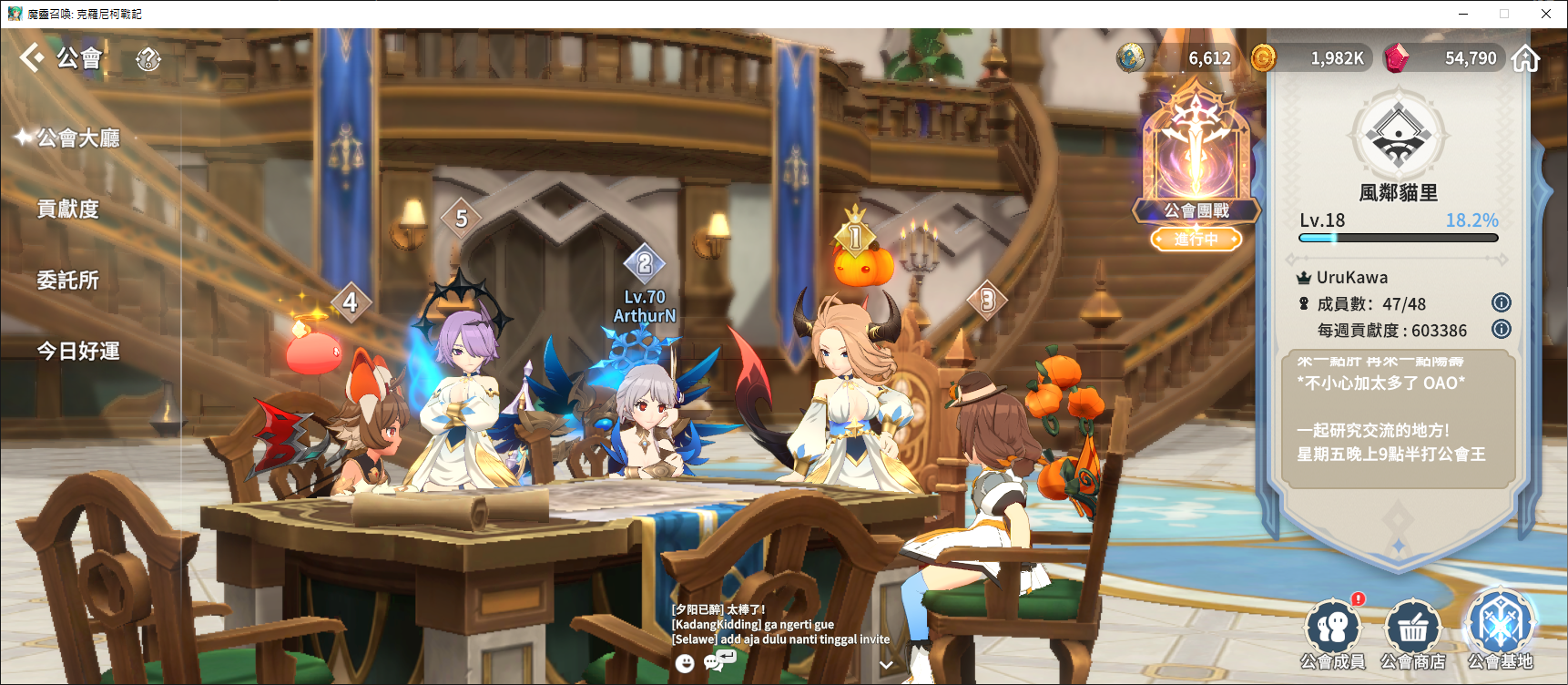Go back using the 公會 back arrow
The image size is (1568, 685).
[x=32, y=57]
